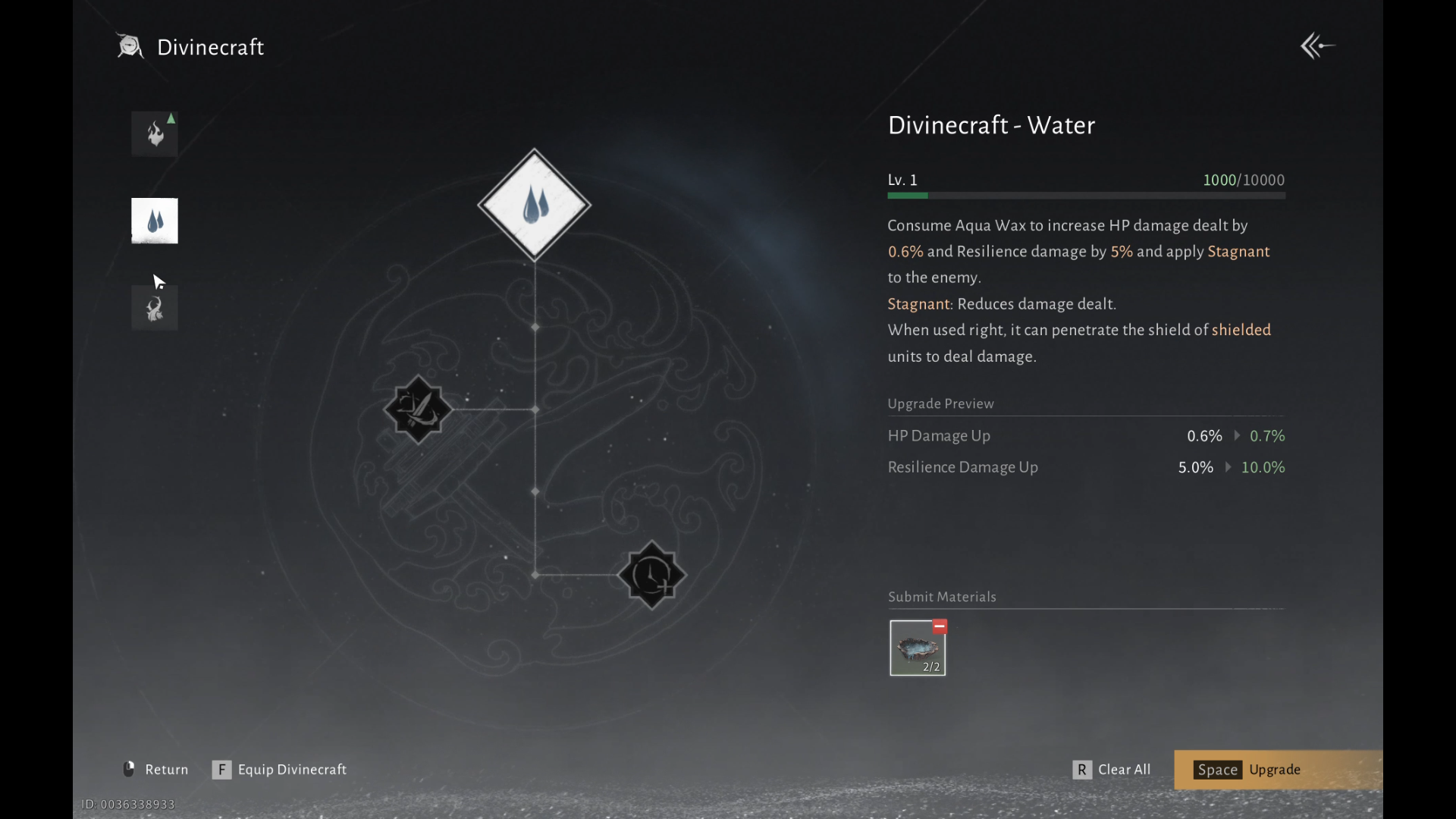Click Clear All to reset submitted materials
This screenshot has width=1456, height=819.
click(x=1112, y=769)
